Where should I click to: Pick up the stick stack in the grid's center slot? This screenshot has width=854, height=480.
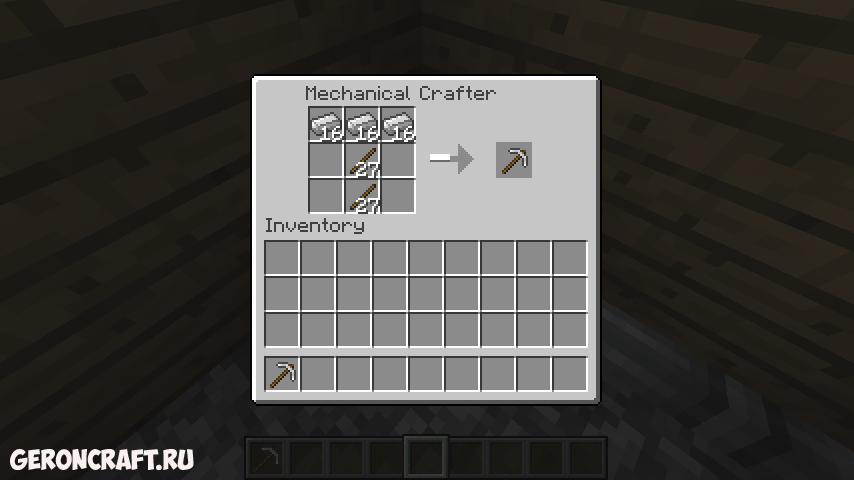[362, 160]
